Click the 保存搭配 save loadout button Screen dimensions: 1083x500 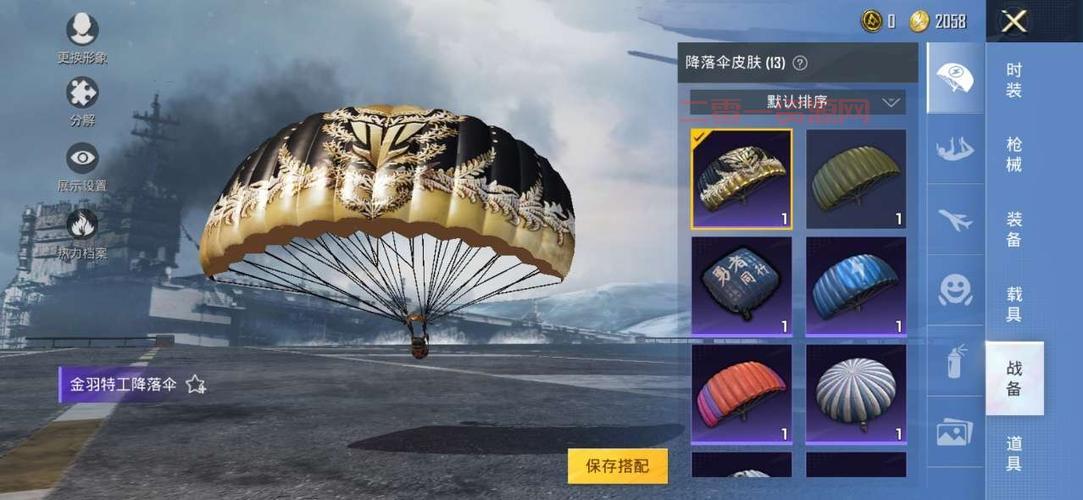coord(617,466)
